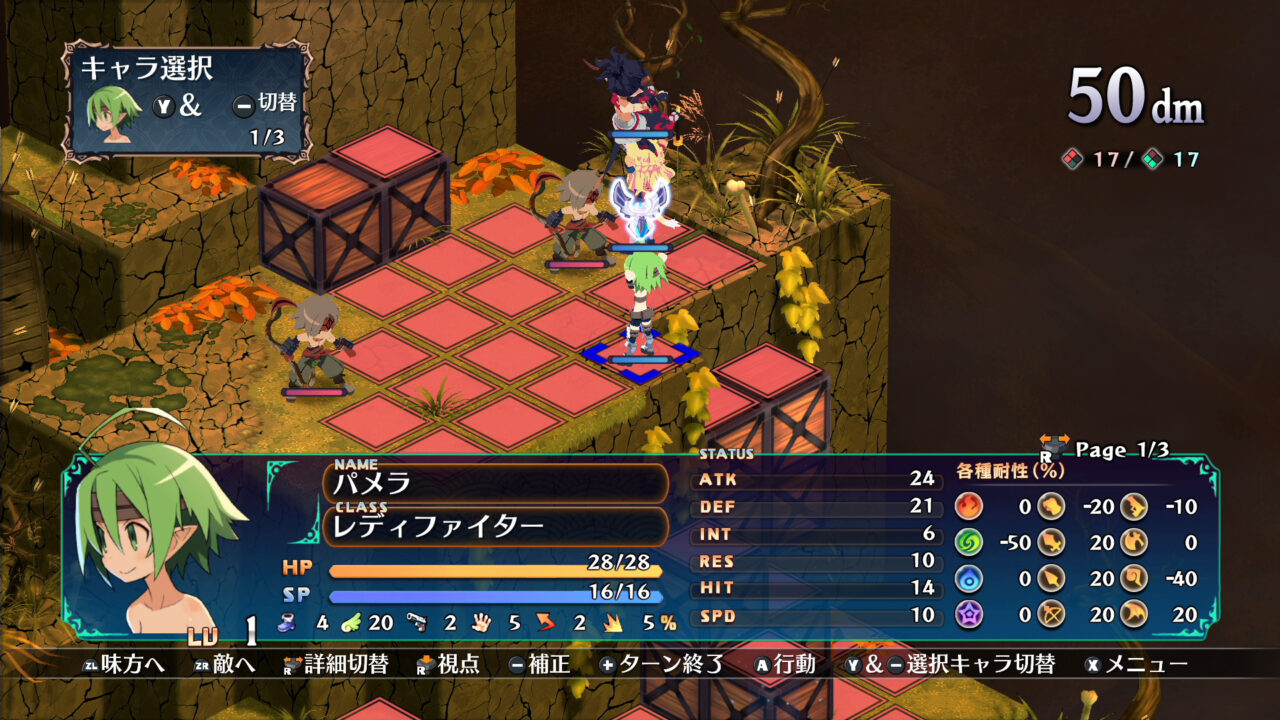Click the wing jump stat icon

[351, 621]
